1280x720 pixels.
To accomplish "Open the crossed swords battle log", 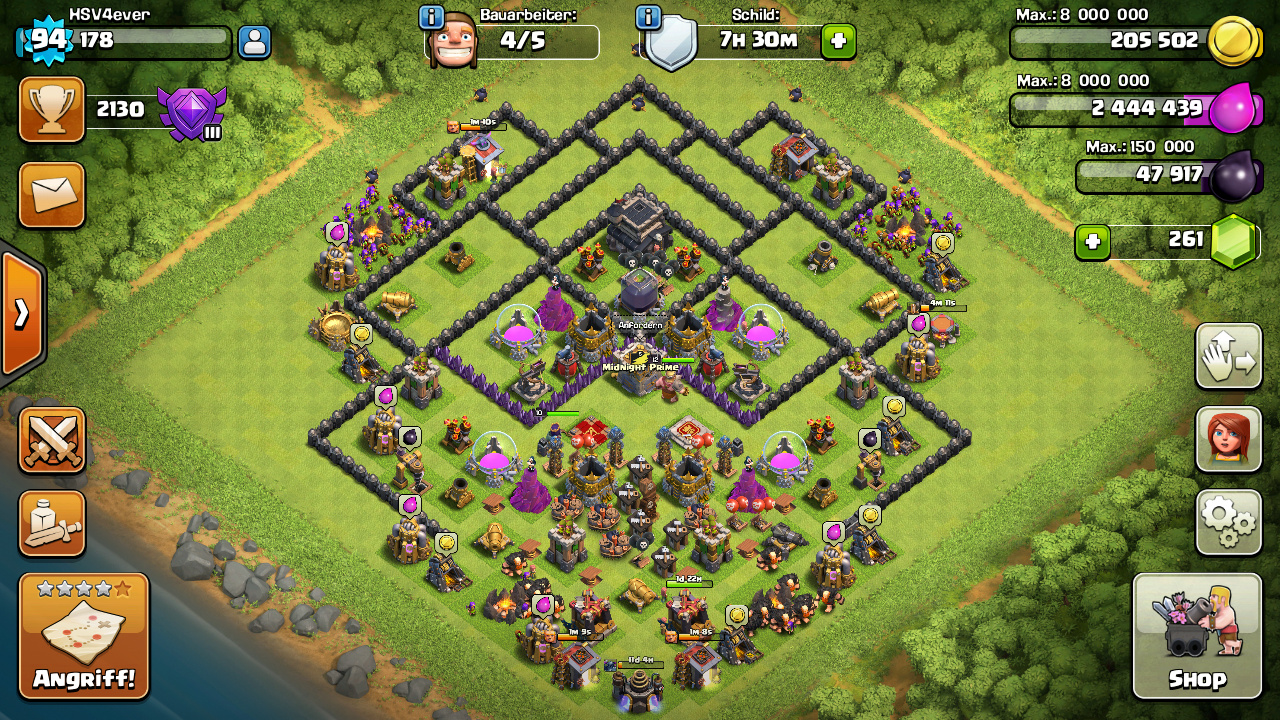I will [x=51, y=440].
